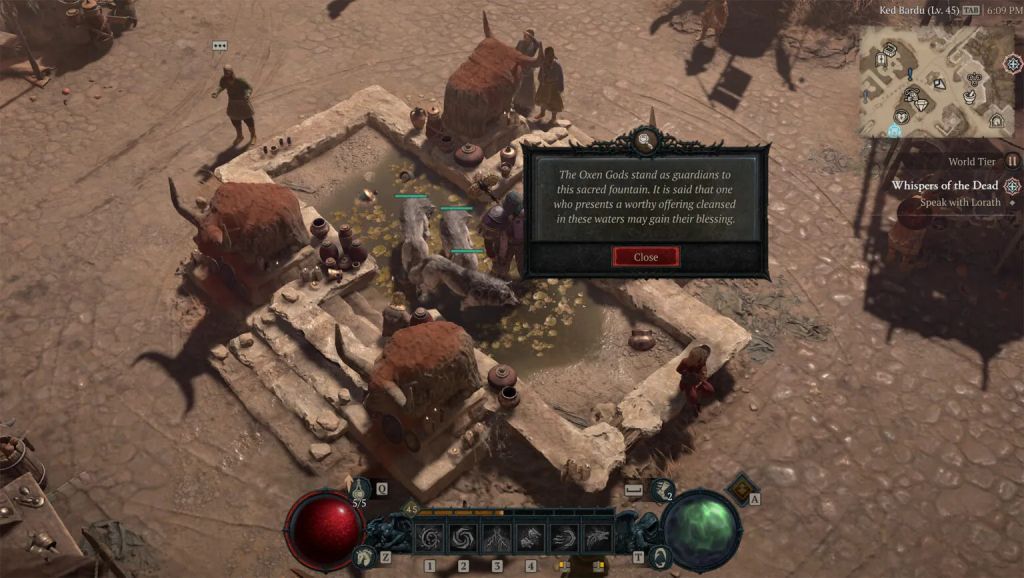Click the healer heart marker on minimap
The width and height of the screenshot is (1024, 578).
pyautogui.click(x=903, y=117)
